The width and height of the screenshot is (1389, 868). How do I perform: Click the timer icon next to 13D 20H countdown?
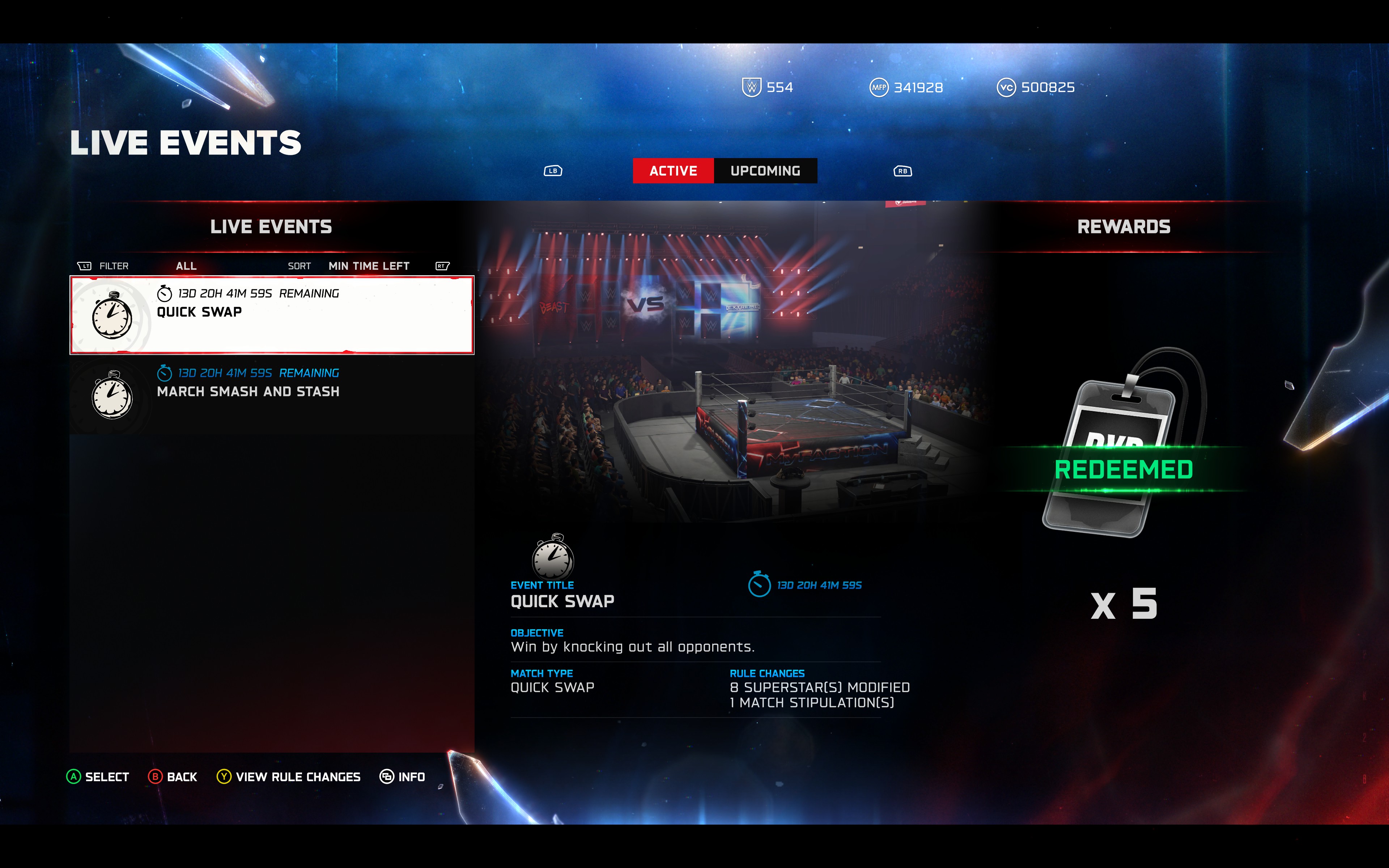[x=759, y=585]
